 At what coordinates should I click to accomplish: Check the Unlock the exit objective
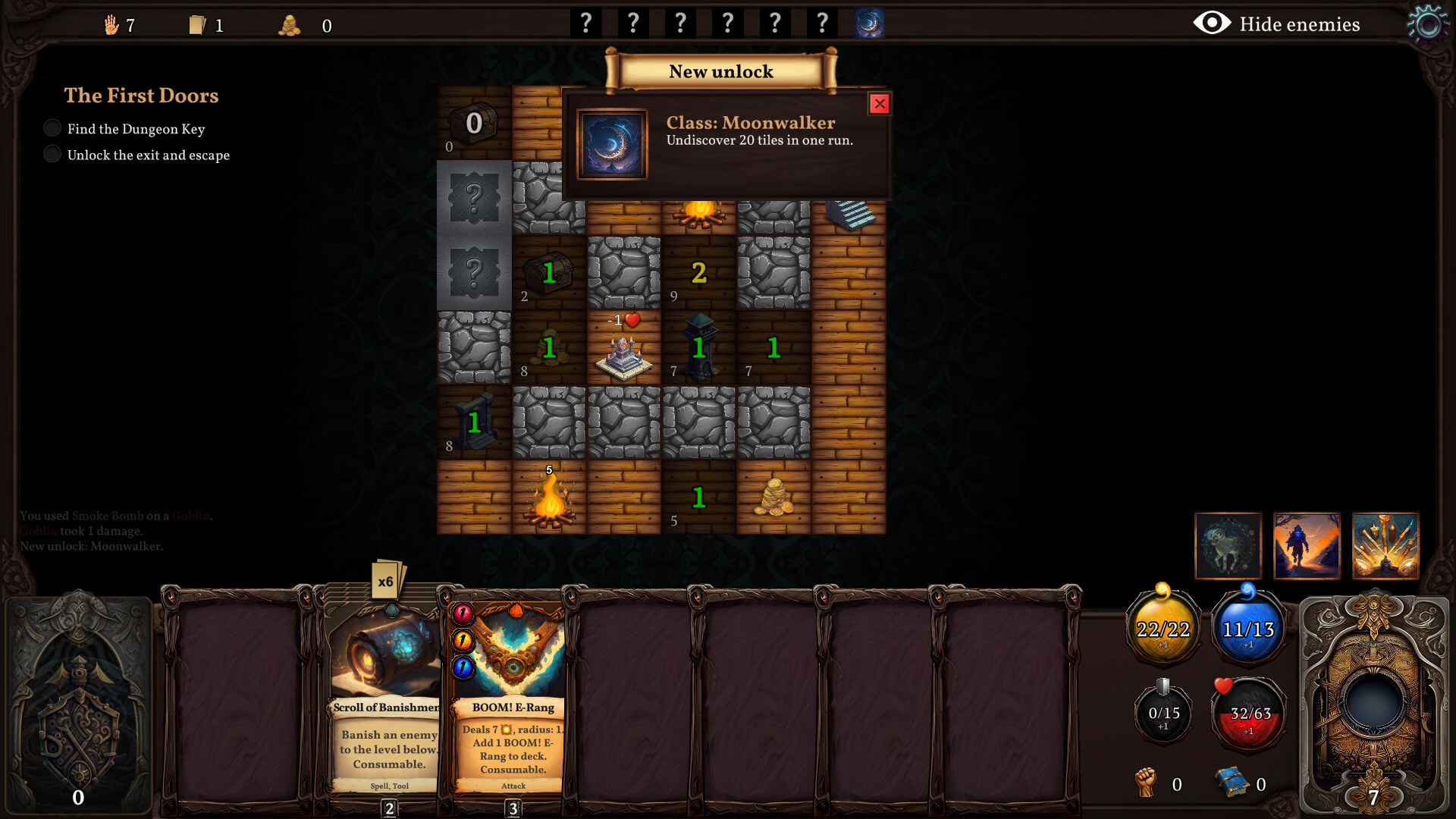52,153
